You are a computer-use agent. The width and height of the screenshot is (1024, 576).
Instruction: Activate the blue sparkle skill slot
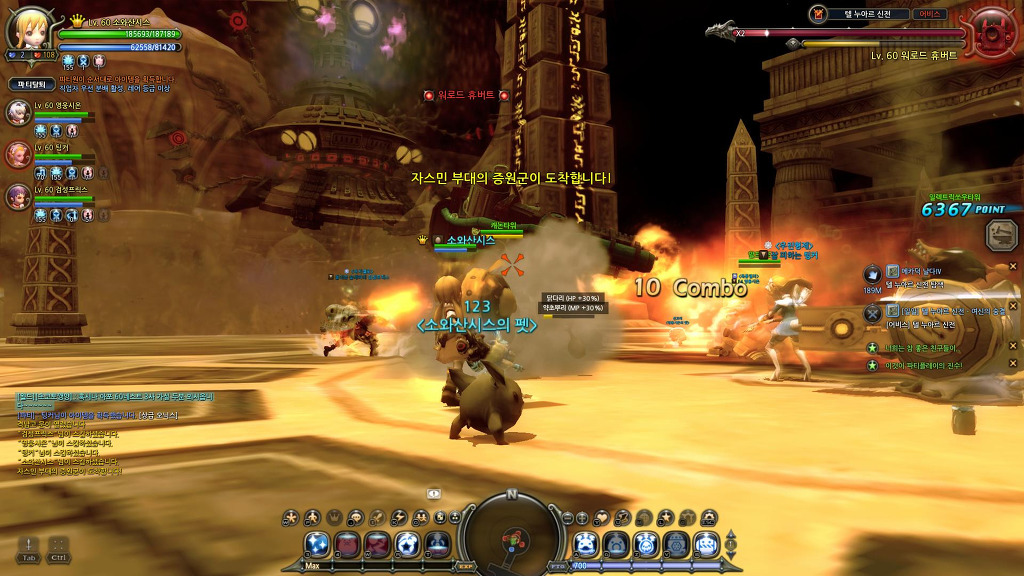point(318,544)
